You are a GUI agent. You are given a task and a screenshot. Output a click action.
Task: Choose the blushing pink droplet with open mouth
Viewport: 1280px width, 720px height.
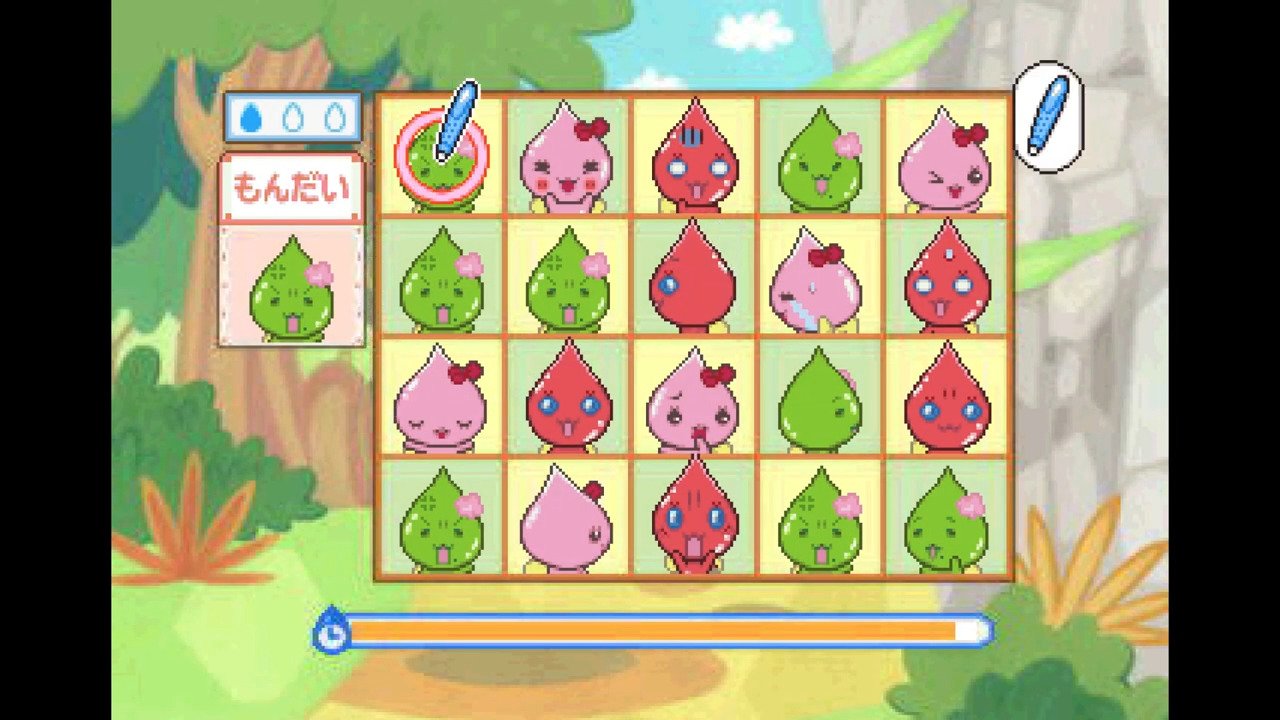566,160
